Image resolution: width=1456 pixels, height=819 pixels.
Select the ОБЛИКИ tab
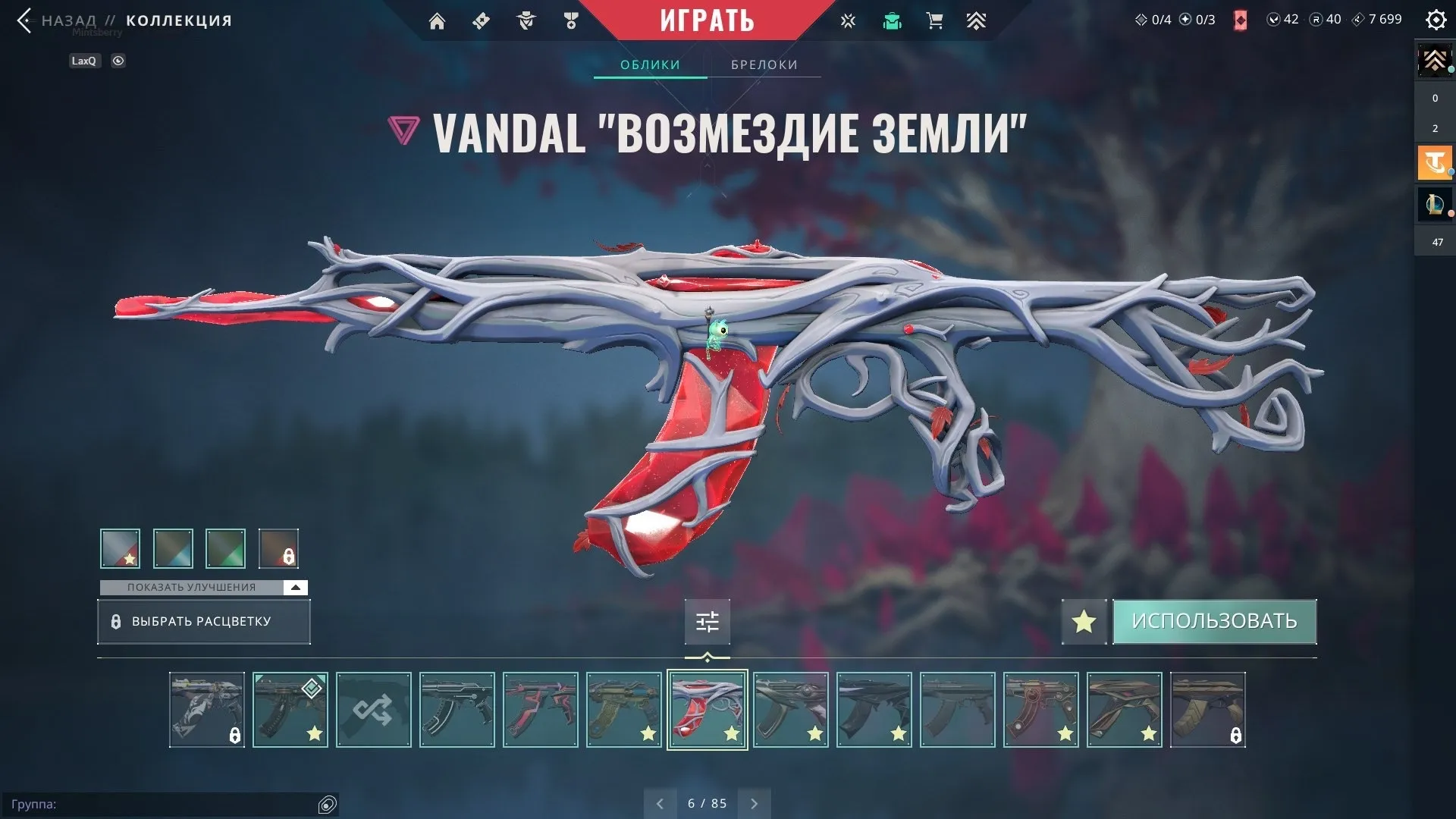point(649,64)
